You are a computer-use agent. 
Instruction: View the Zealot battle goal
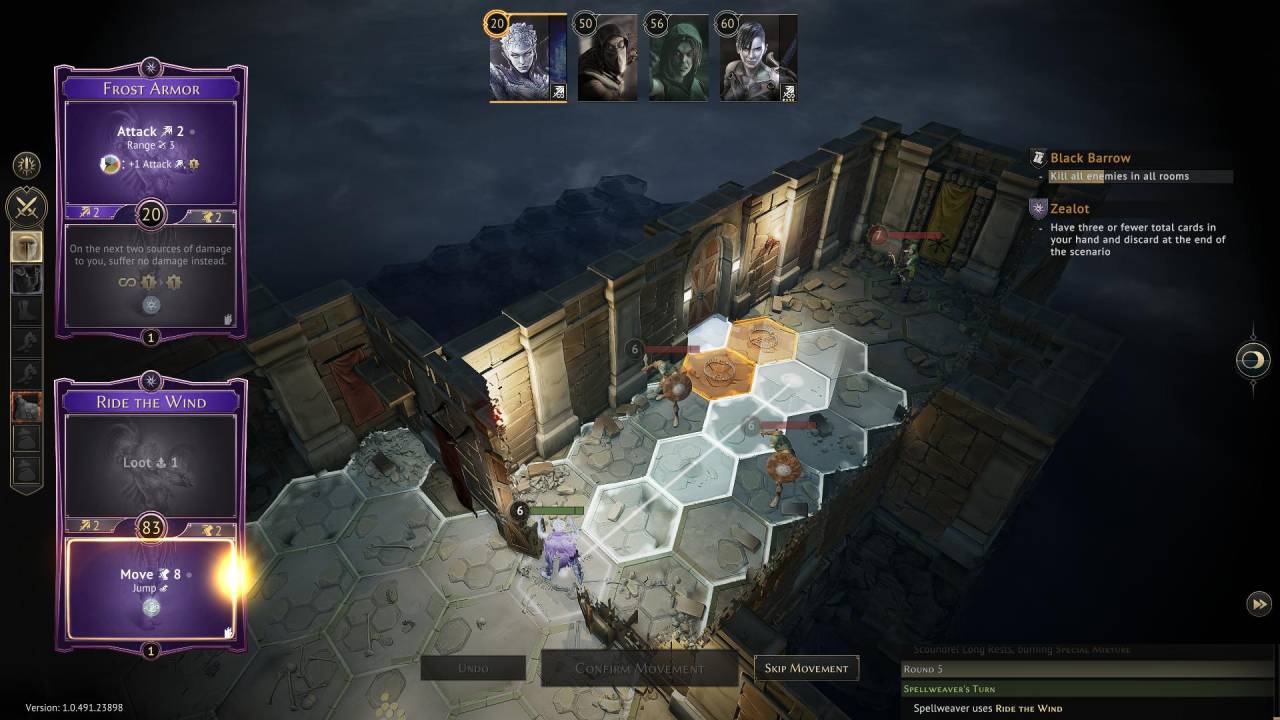[x=1069, y=209]
